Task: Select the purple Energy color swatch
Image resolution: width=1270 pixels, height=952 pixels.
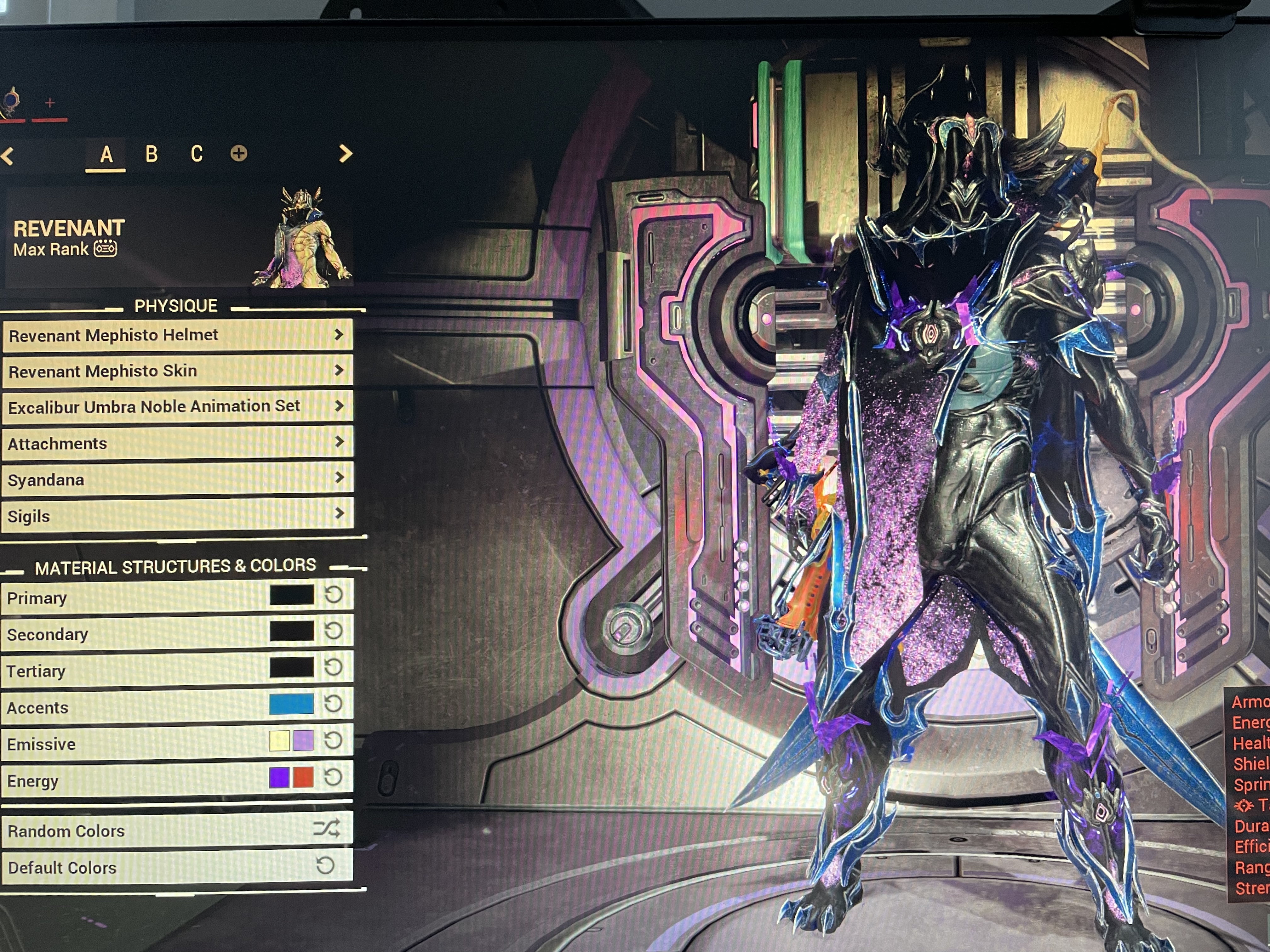Action: coord(279,778)
